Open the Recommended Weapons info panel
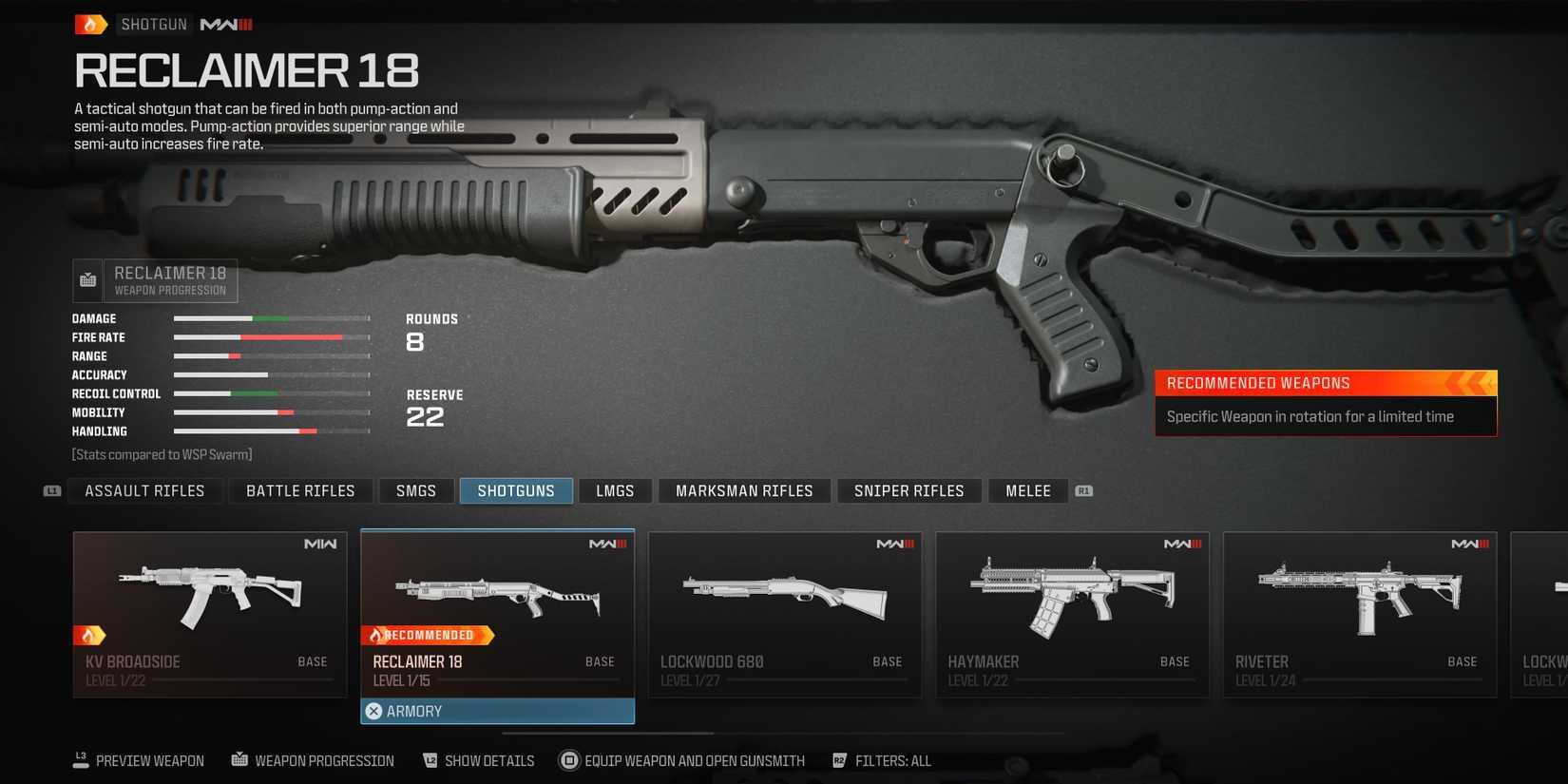 tap(1326, 403)
